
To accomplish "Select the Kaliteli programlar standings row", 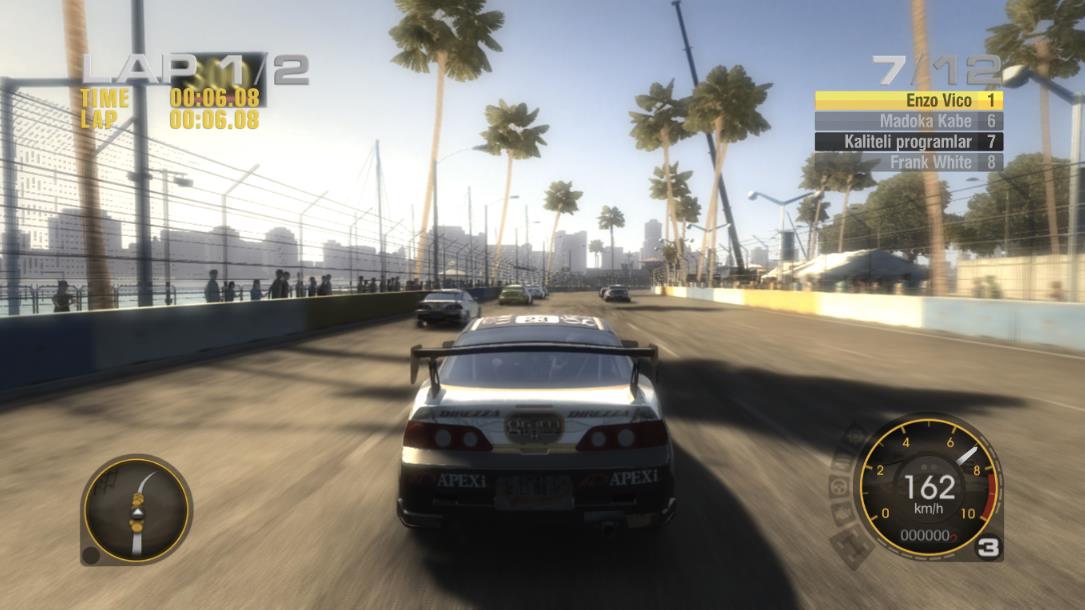I will pyautogui.click(x=908, y=141).
